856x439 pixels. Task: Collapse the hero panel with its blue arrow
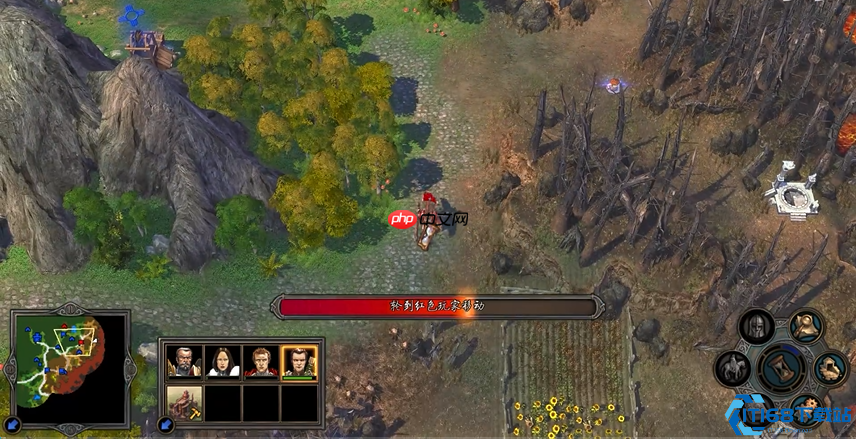coord(166,425)
